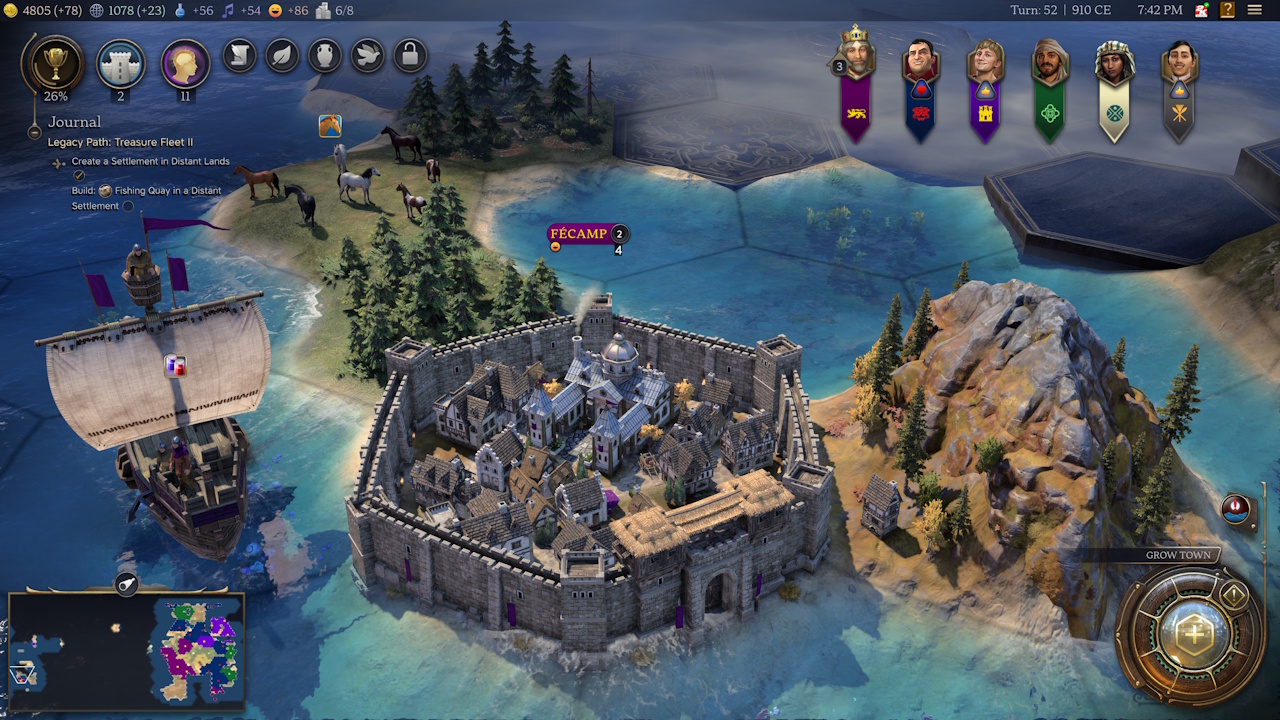The height and width of the screenshot is (720, 1280).
Task: Open the 2K account icon in the top bar
Action: coord(1202,10)
